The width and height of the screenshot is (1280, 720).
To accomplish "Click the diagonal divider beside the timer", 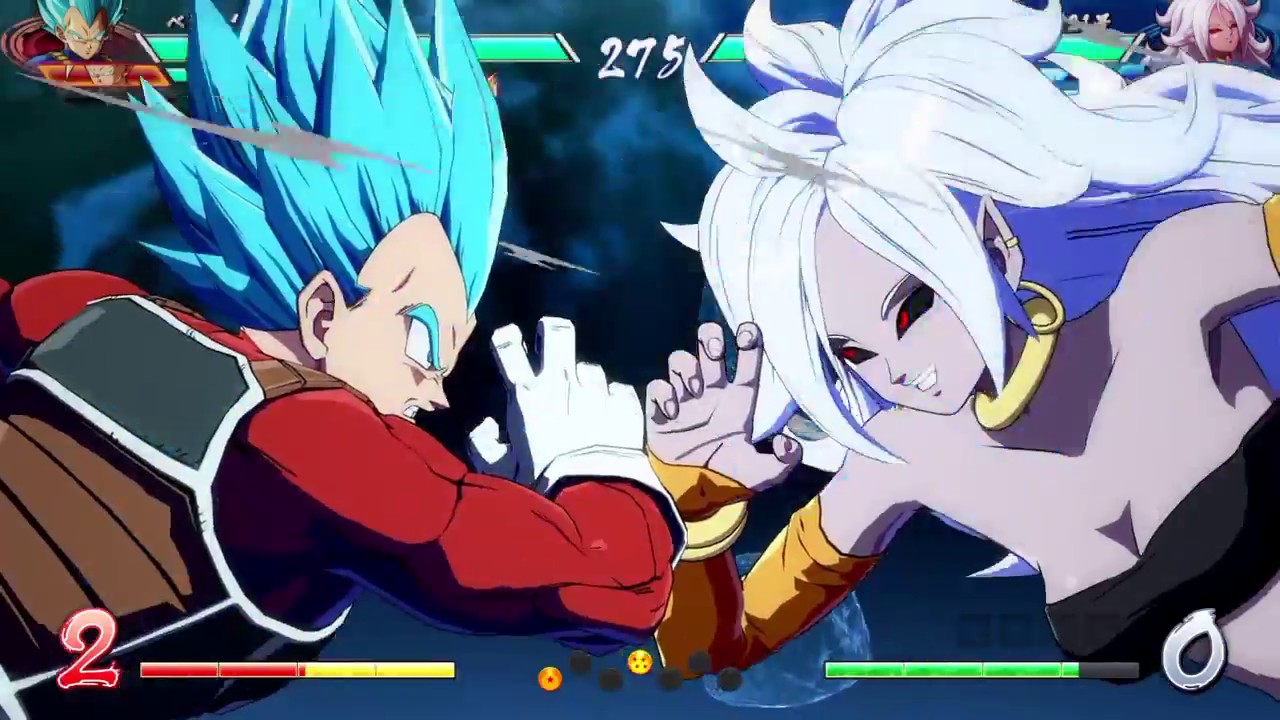I will (567, 47).
